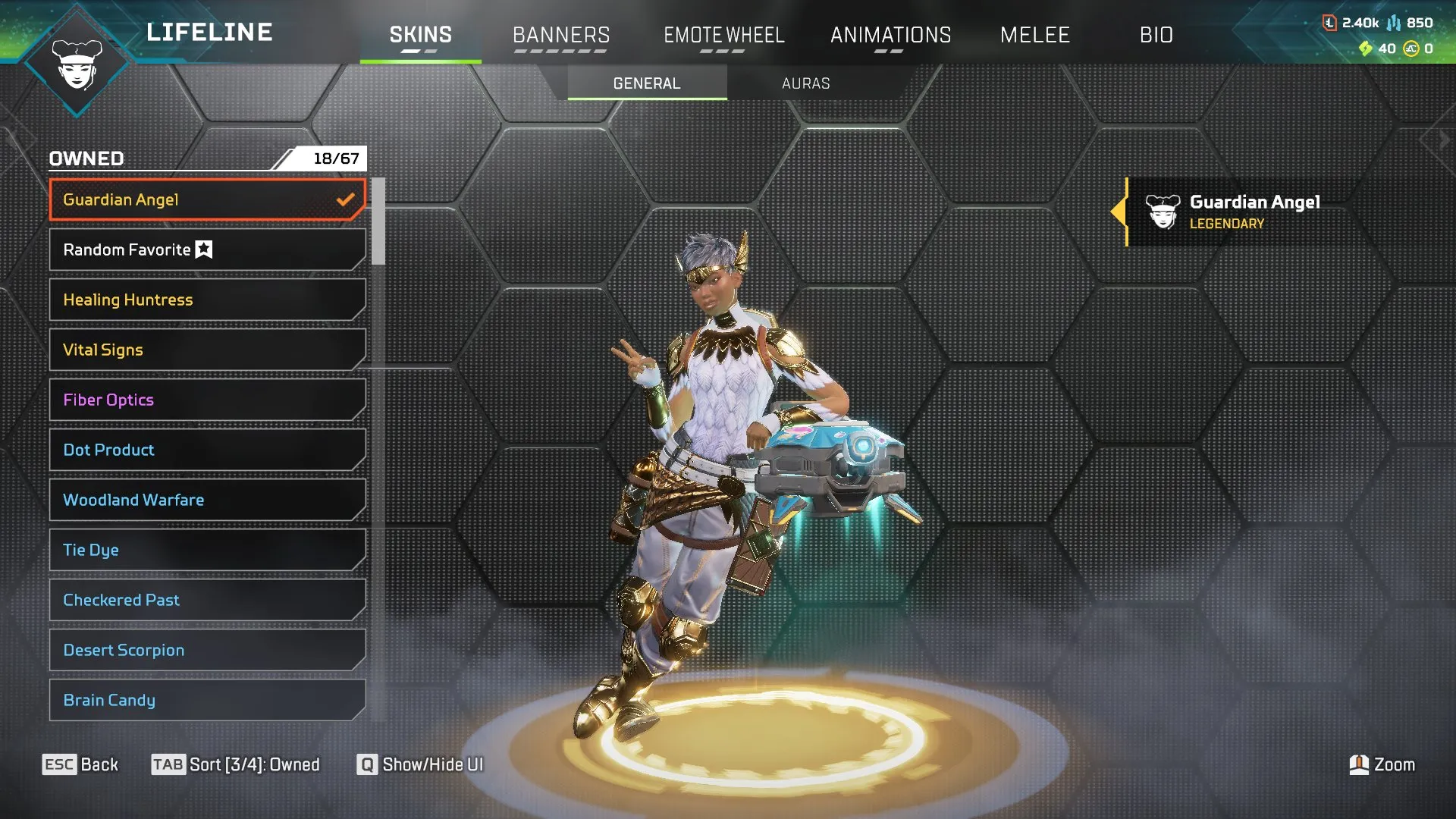Open the MELEE section
This screenshot has height=819, width=1456.
pos(1034,35)
